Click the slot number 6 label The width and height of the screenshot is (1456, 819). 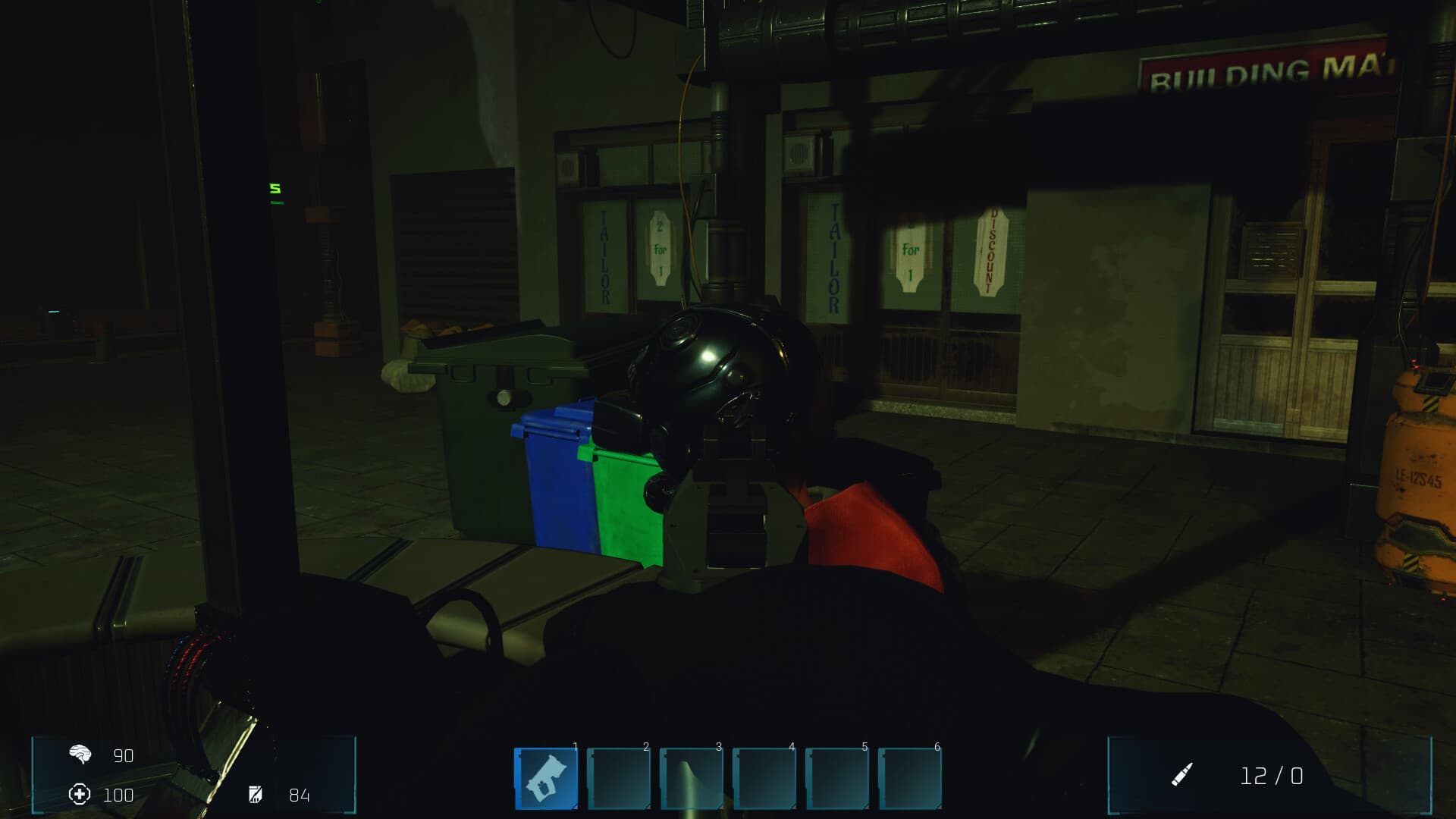937,747
